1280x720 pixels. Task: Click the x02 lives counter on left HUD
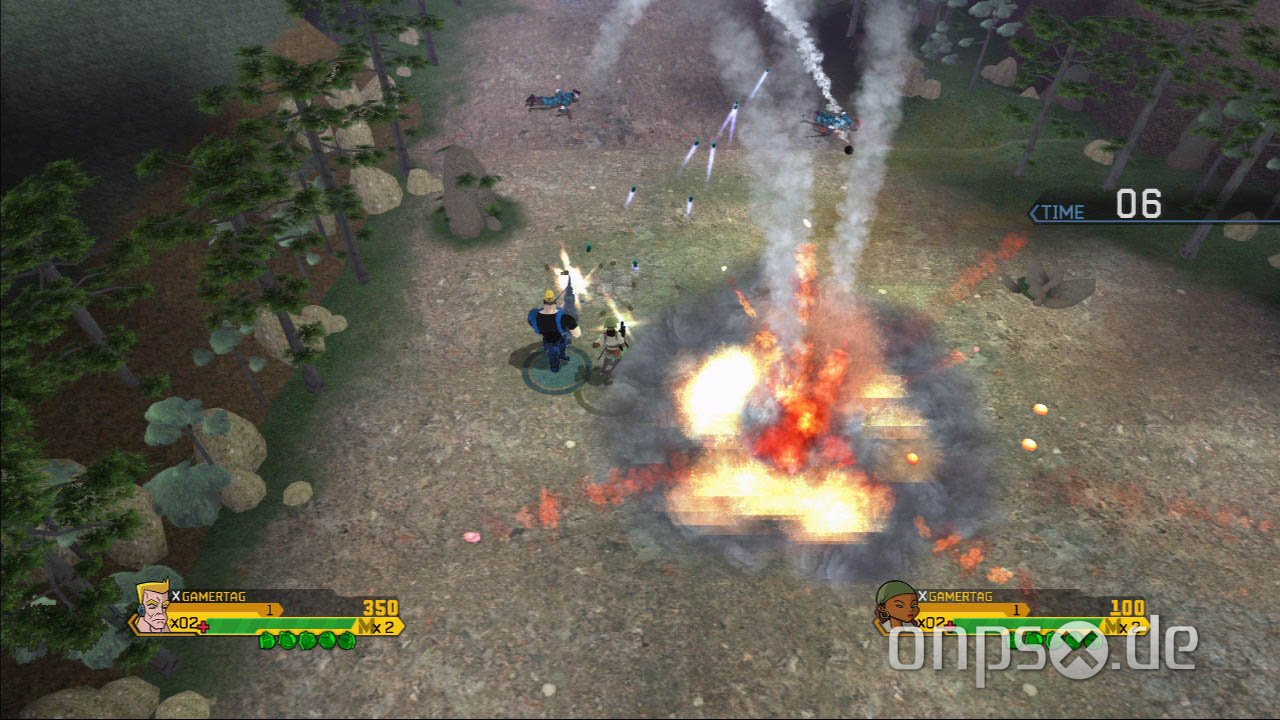pos(183,622)
